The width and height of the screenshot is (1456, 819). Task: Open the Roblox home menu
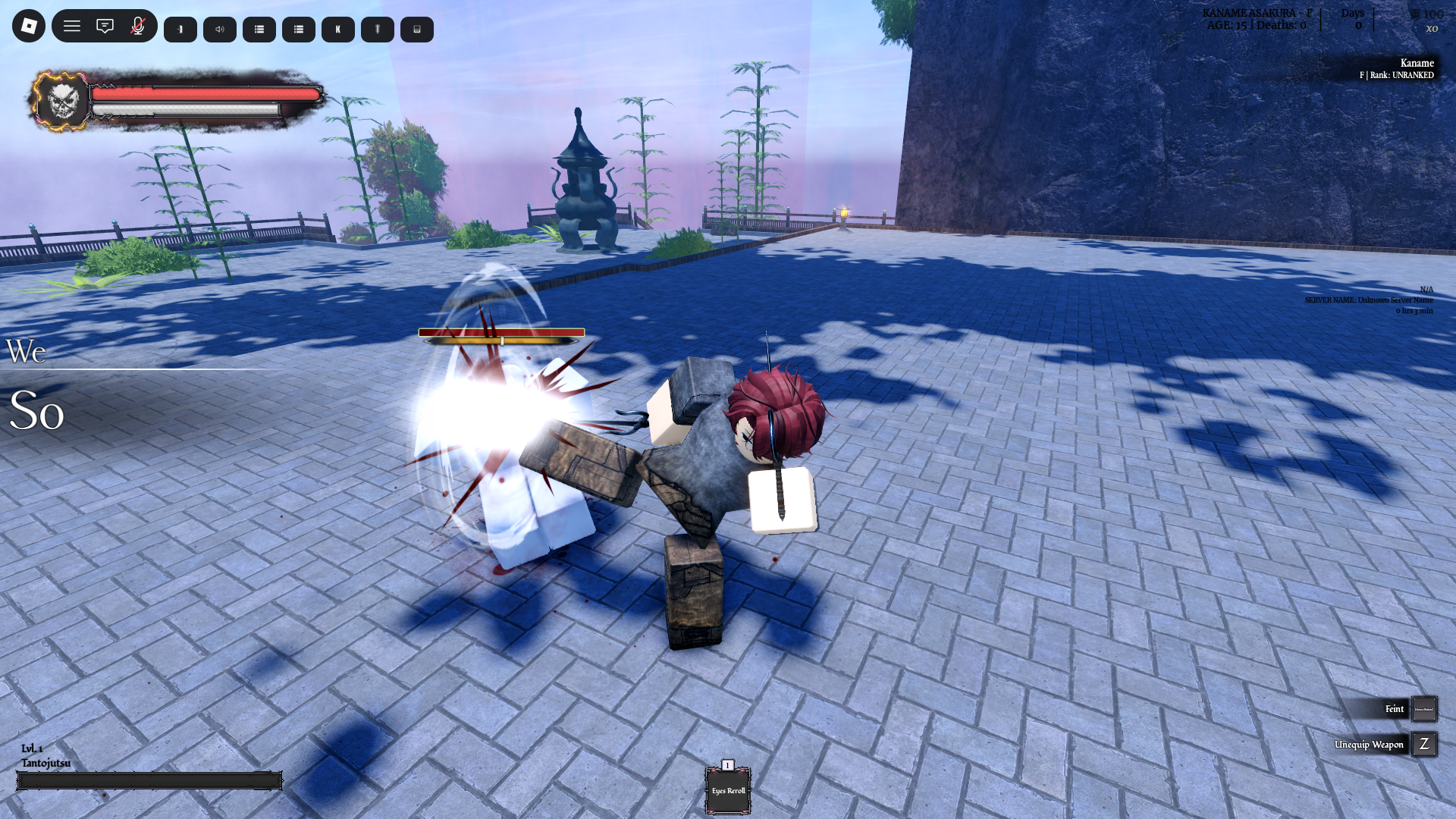click(x=27, y=26)
